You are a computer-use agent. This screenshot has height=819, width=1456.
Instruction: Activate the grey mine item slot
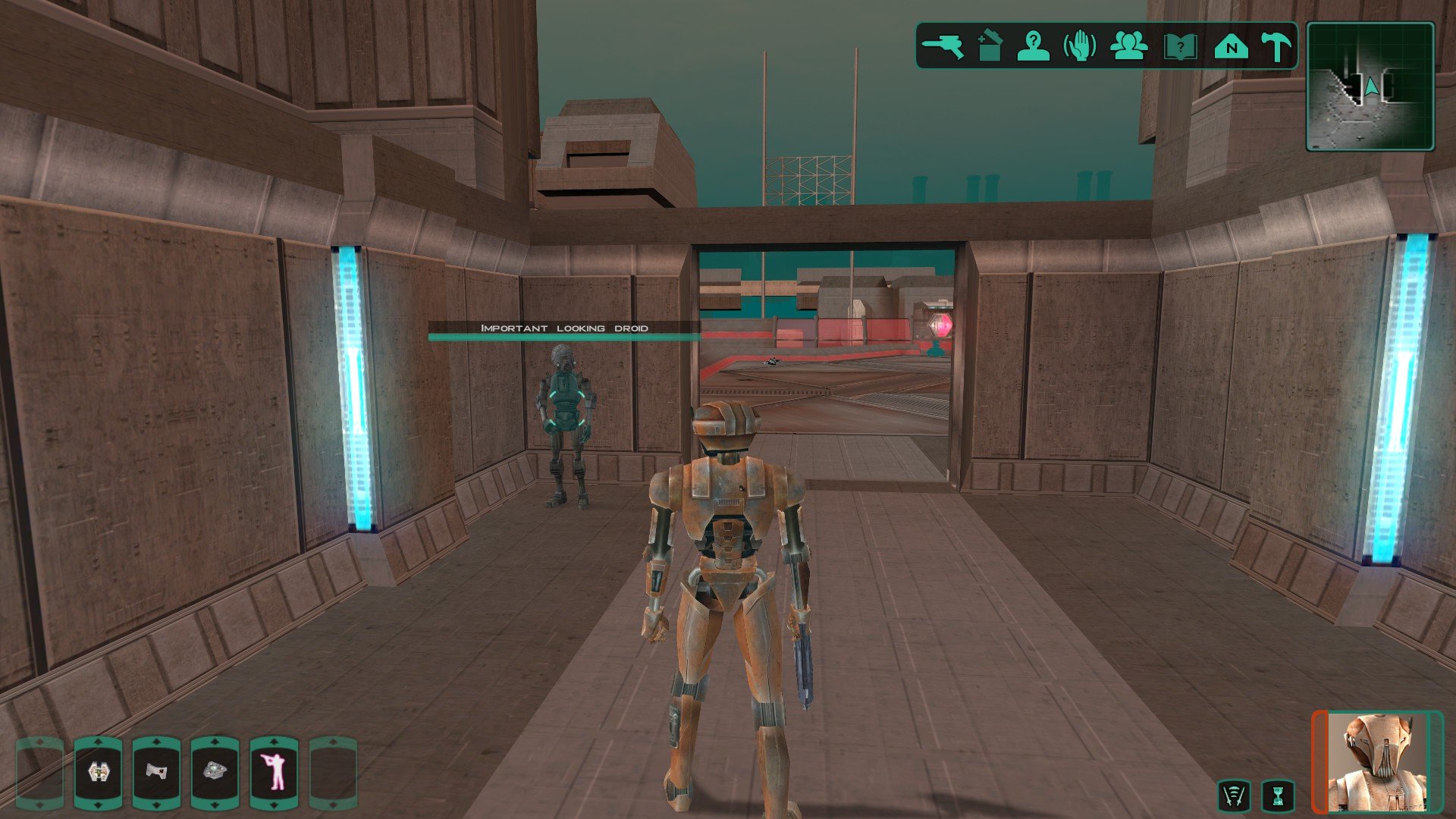click(x=215, y=773)
